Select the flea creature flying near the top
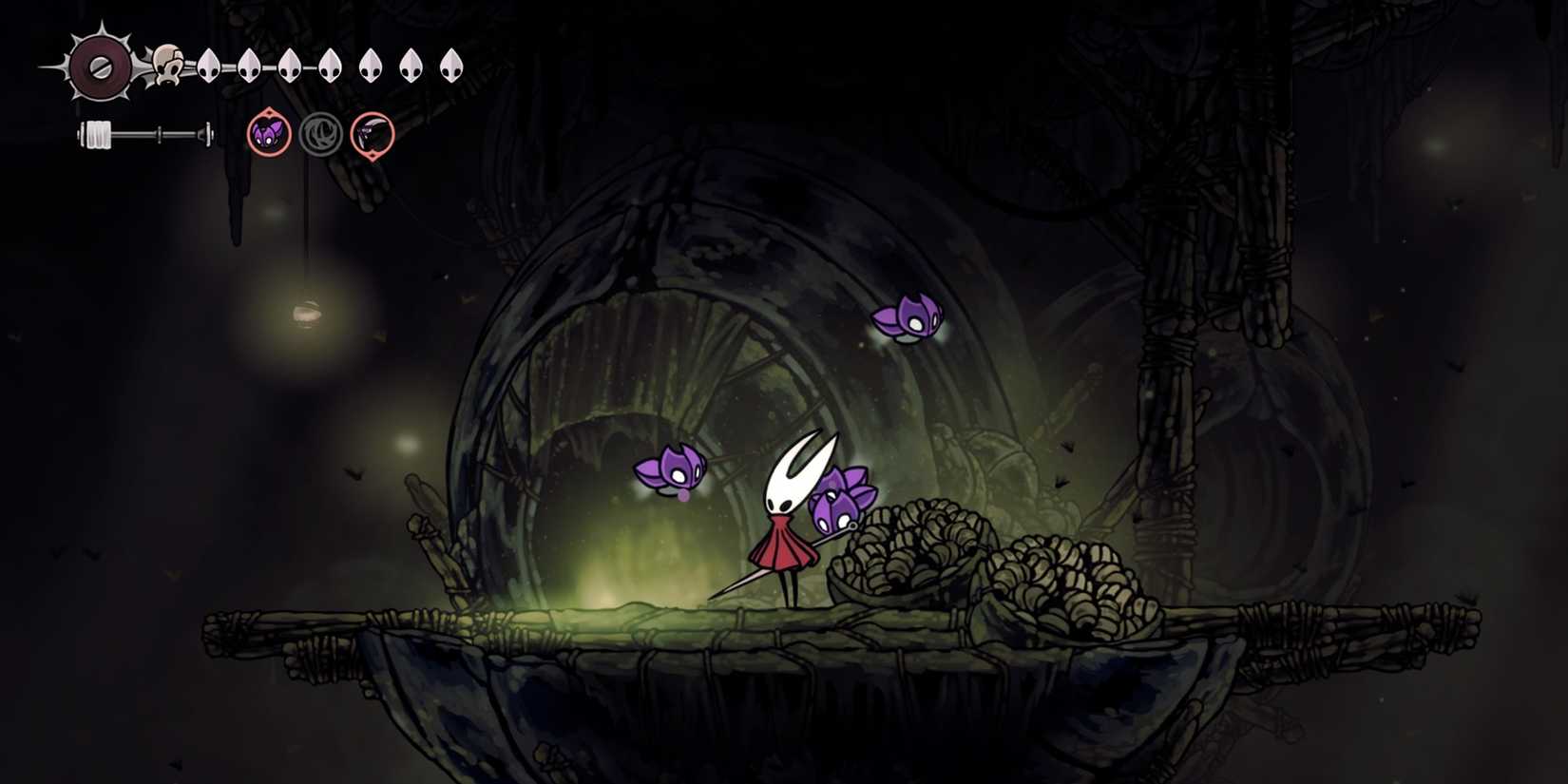 [x=908, y=318]
